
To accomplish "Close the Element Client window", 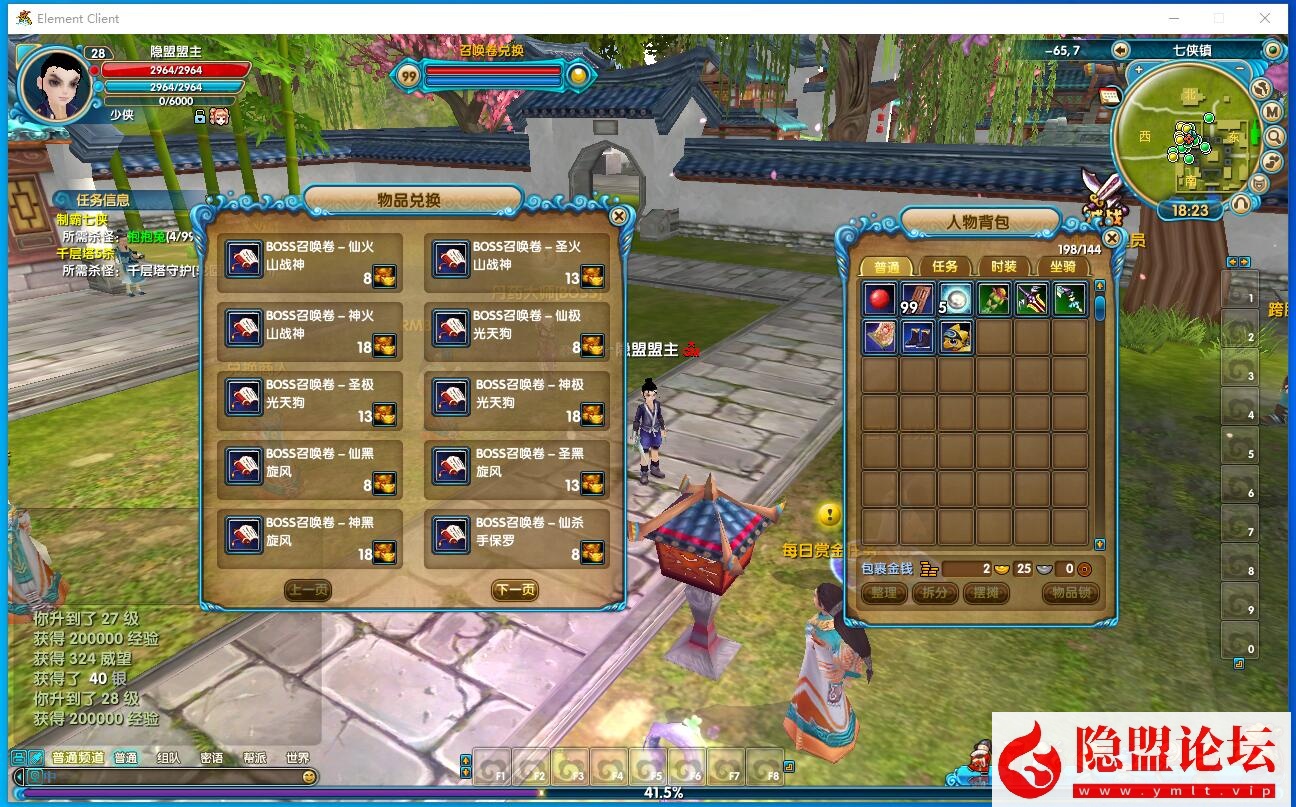I will click(x=1265, y=18).
